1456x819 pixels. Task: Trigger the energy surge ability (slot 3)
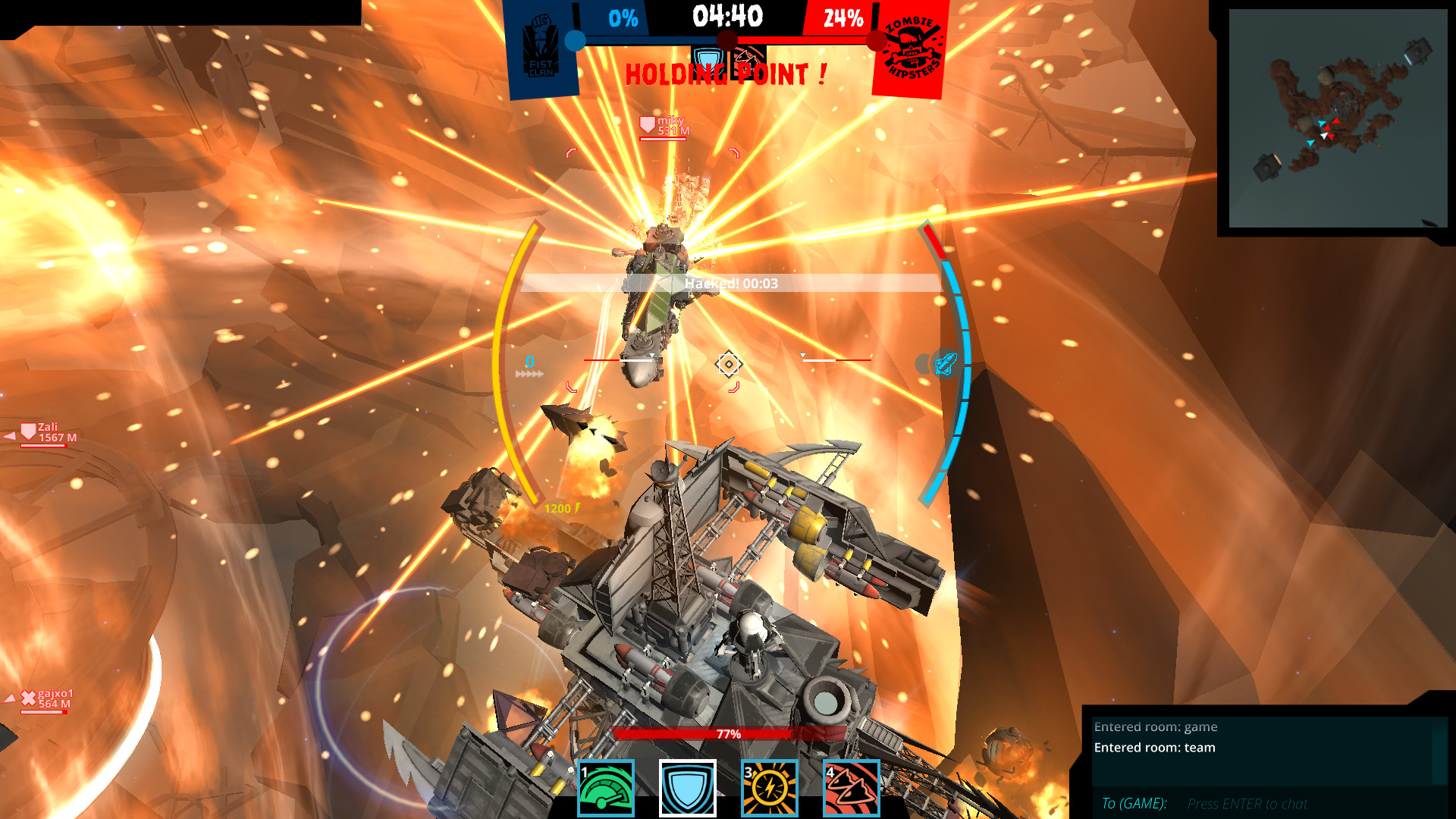768,788
